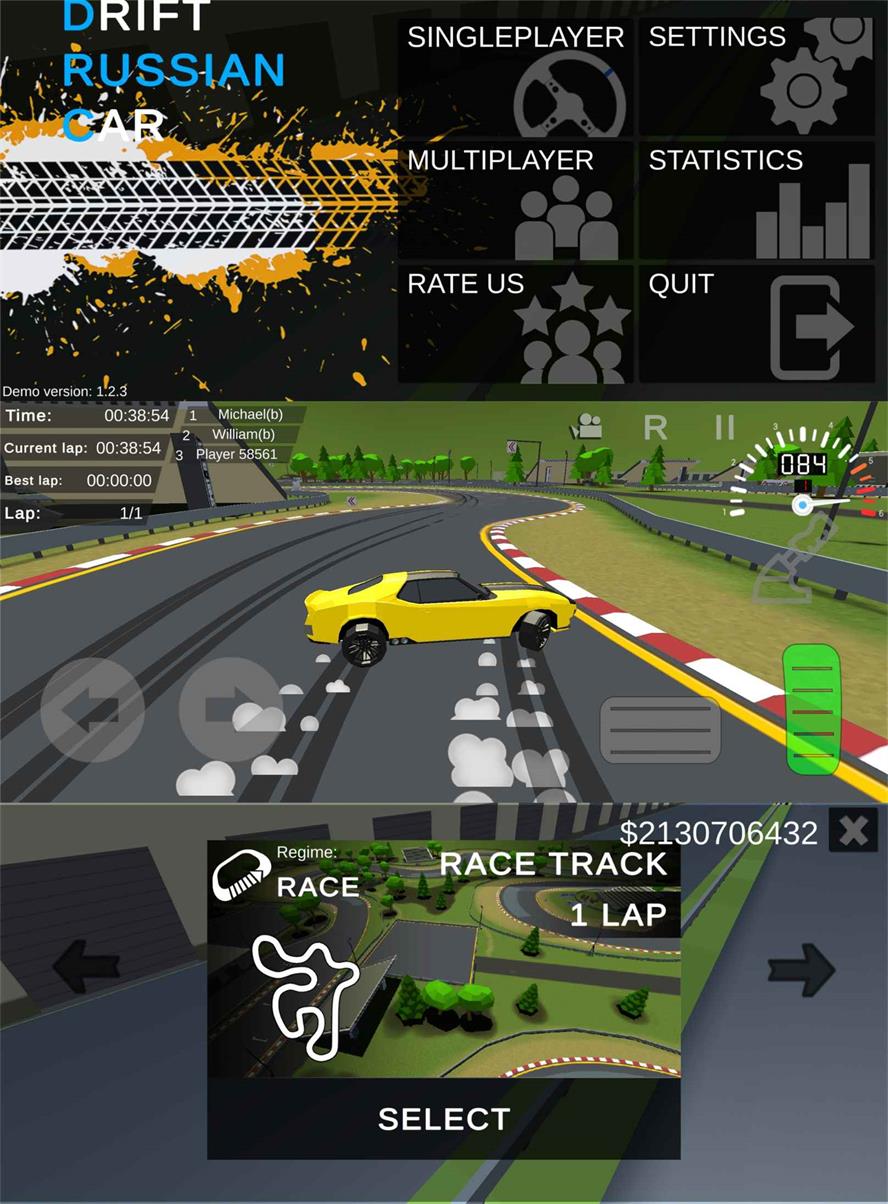This screenshot has width=888, height=1204.
Task: Steer left with the left arrow
Action: pyautogui.click(x=92, y=709)
